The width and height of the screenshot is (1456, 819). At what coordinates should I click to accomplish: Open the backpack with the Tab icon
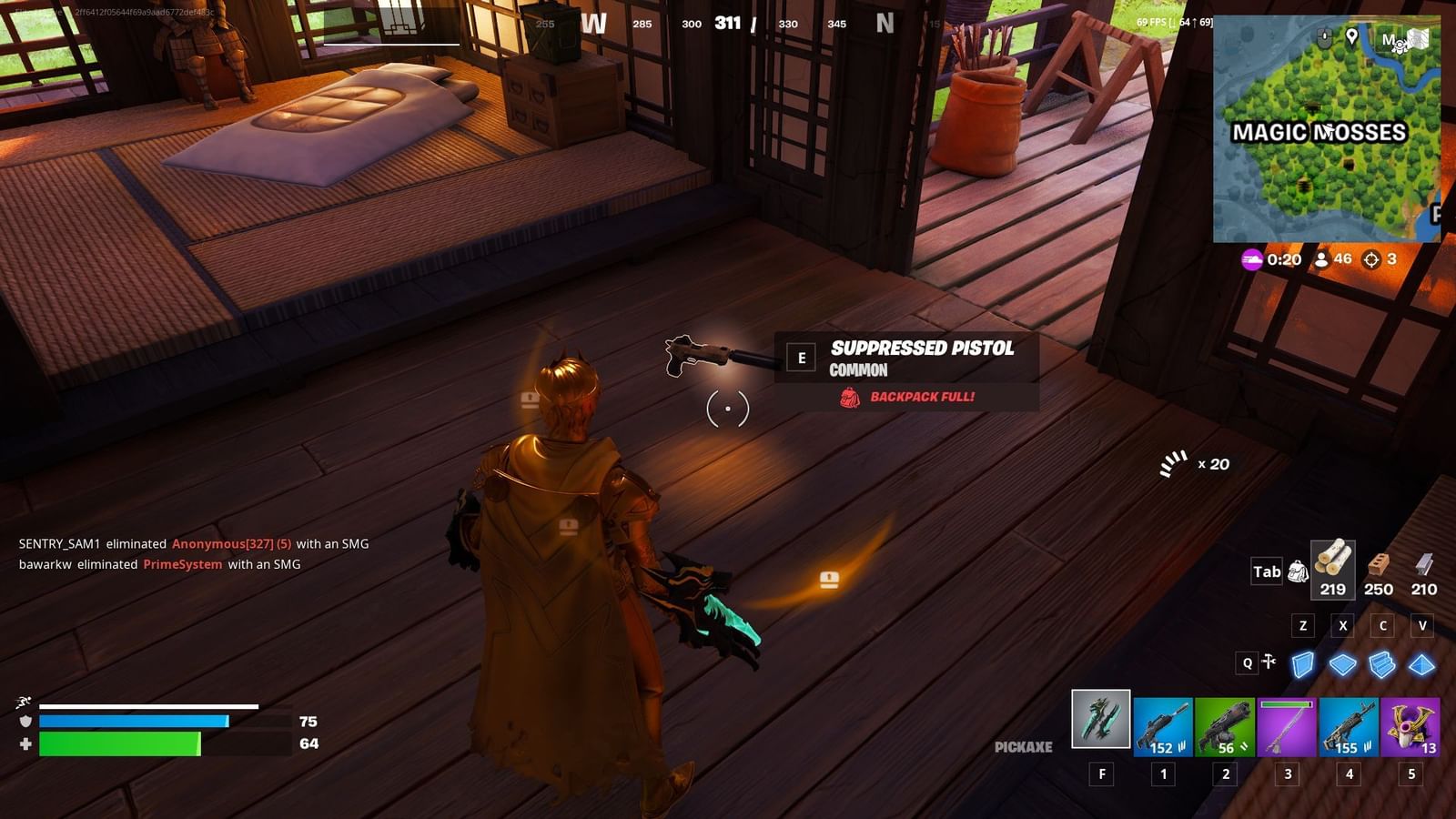tap(1297, 572)
